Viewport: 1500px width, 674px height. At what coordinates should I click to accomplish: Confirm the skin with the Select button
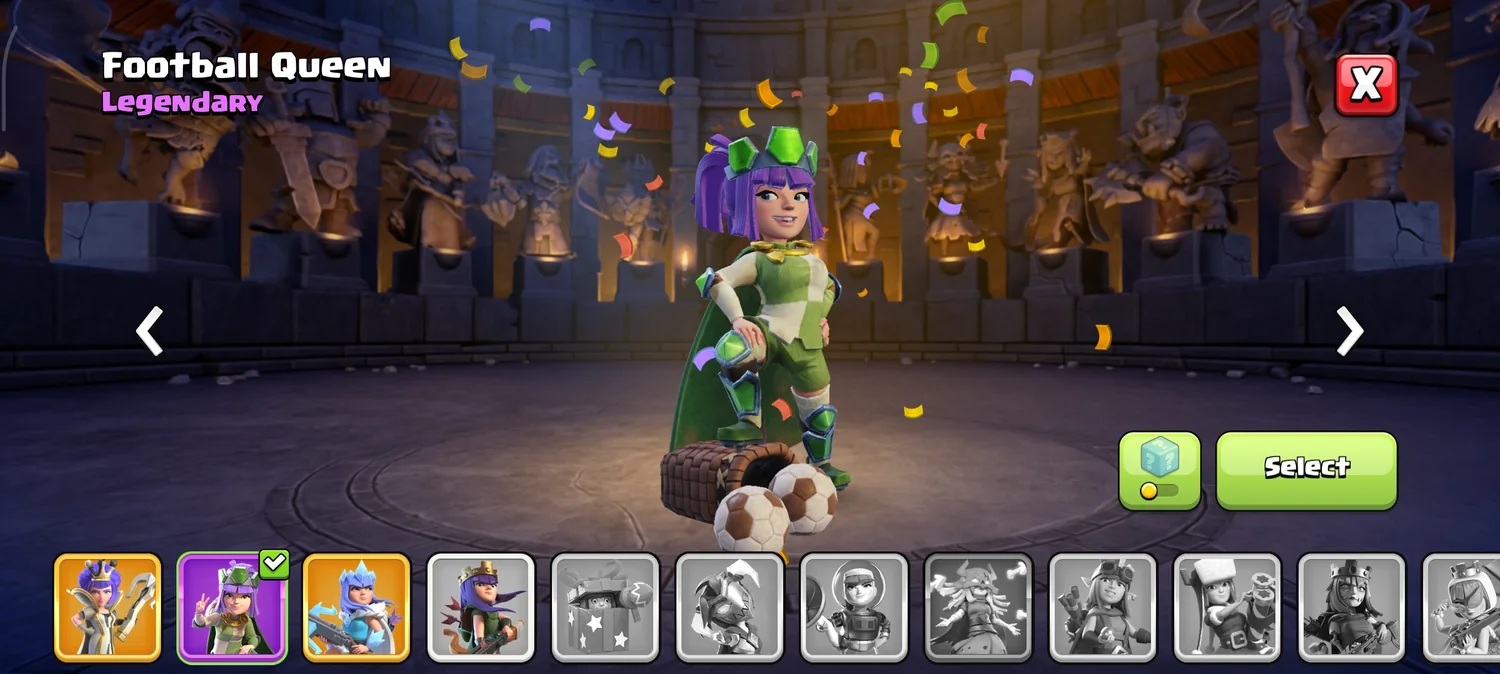(1306, 470)
